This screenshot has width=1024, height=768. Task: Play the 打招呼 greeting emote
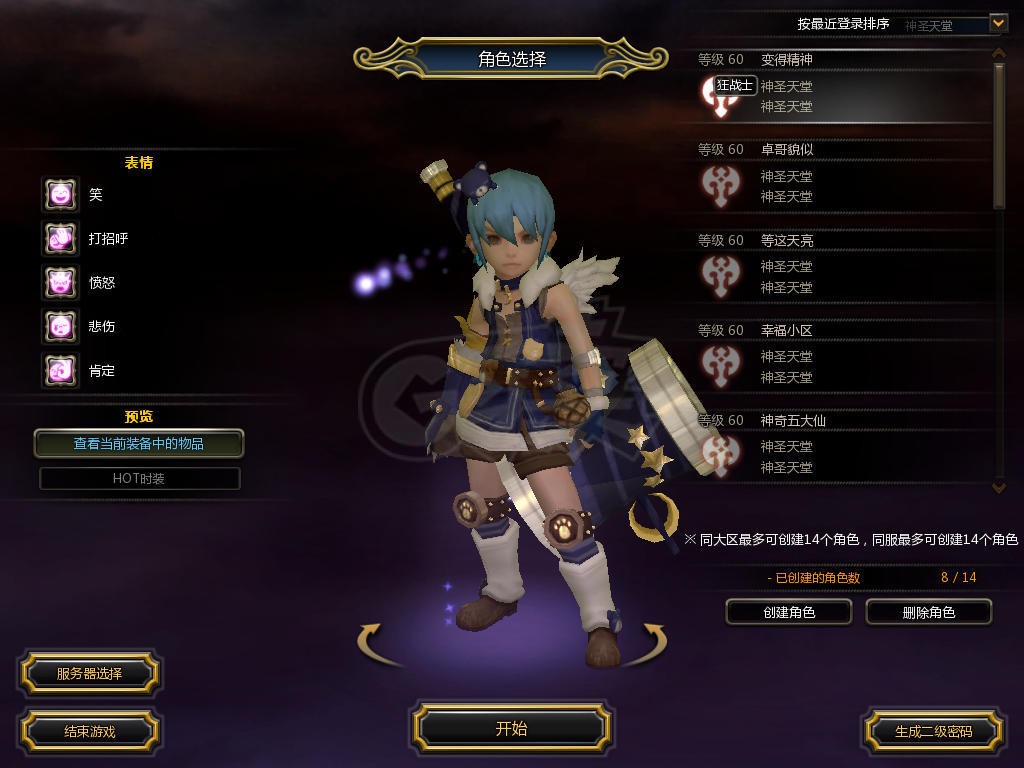point(60,238)
